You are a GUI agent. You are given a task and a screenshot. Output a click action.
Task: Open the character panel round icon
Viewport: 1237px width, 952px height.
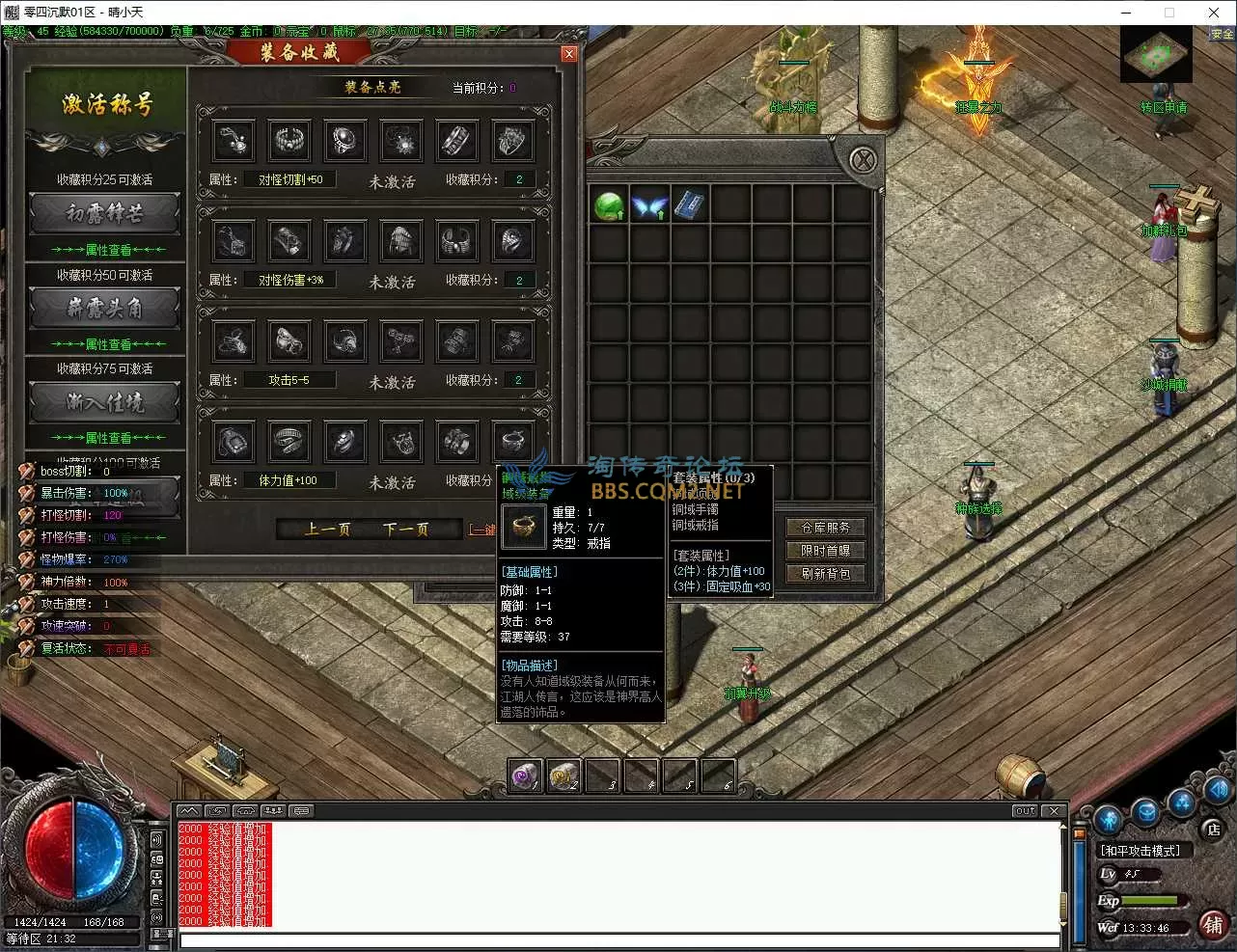click(1108, 818)
